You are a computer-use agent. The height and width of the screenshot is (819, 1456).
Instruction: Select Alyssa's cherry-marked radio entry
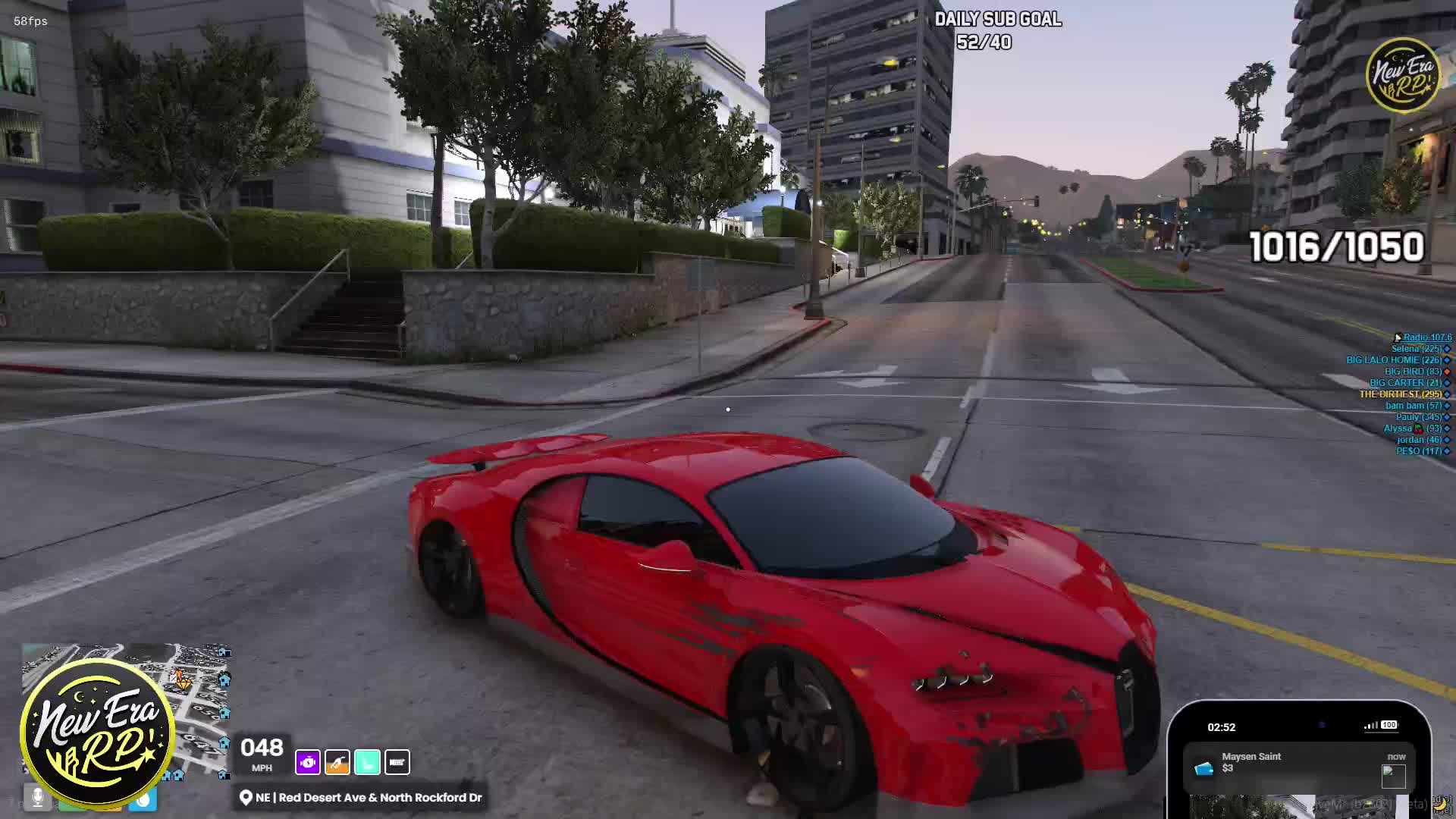pyautogui.click(x=1412, y=428)
